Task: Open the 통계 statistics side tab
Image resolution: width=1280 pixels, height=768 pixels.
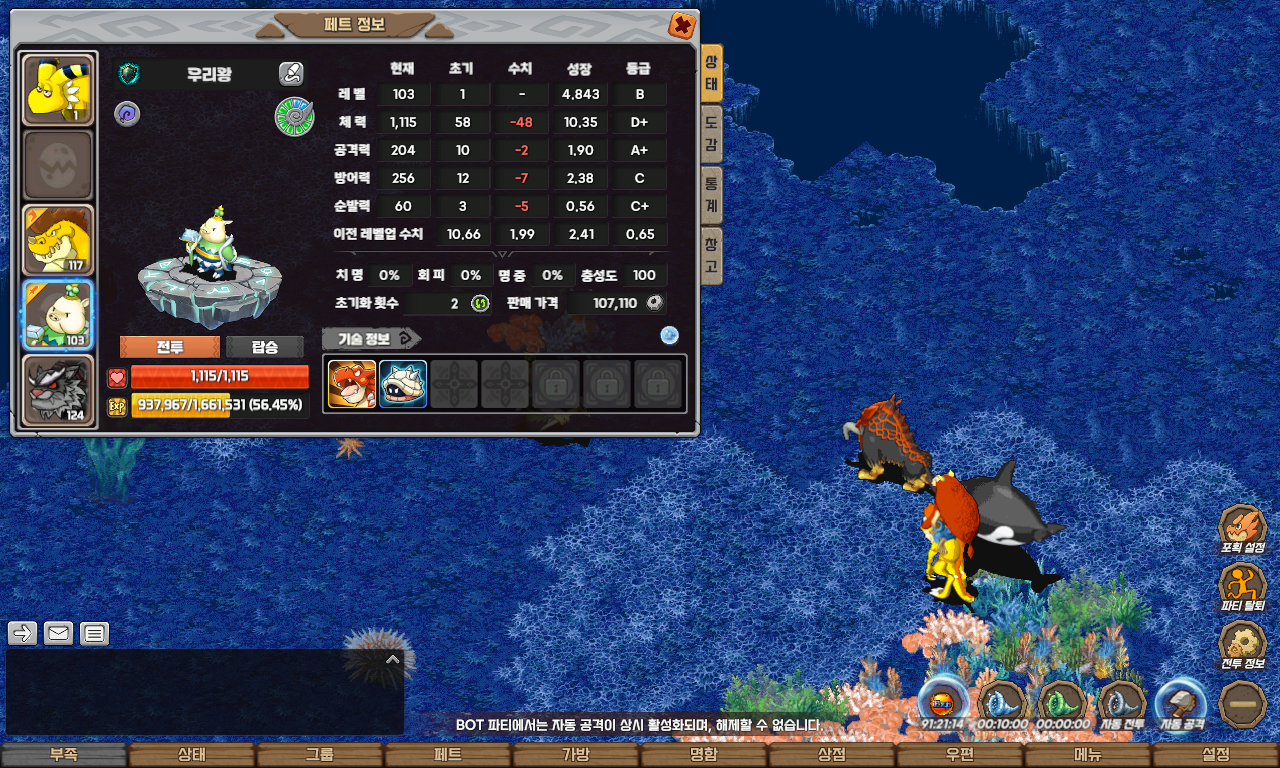Action: tap(711, 195)
